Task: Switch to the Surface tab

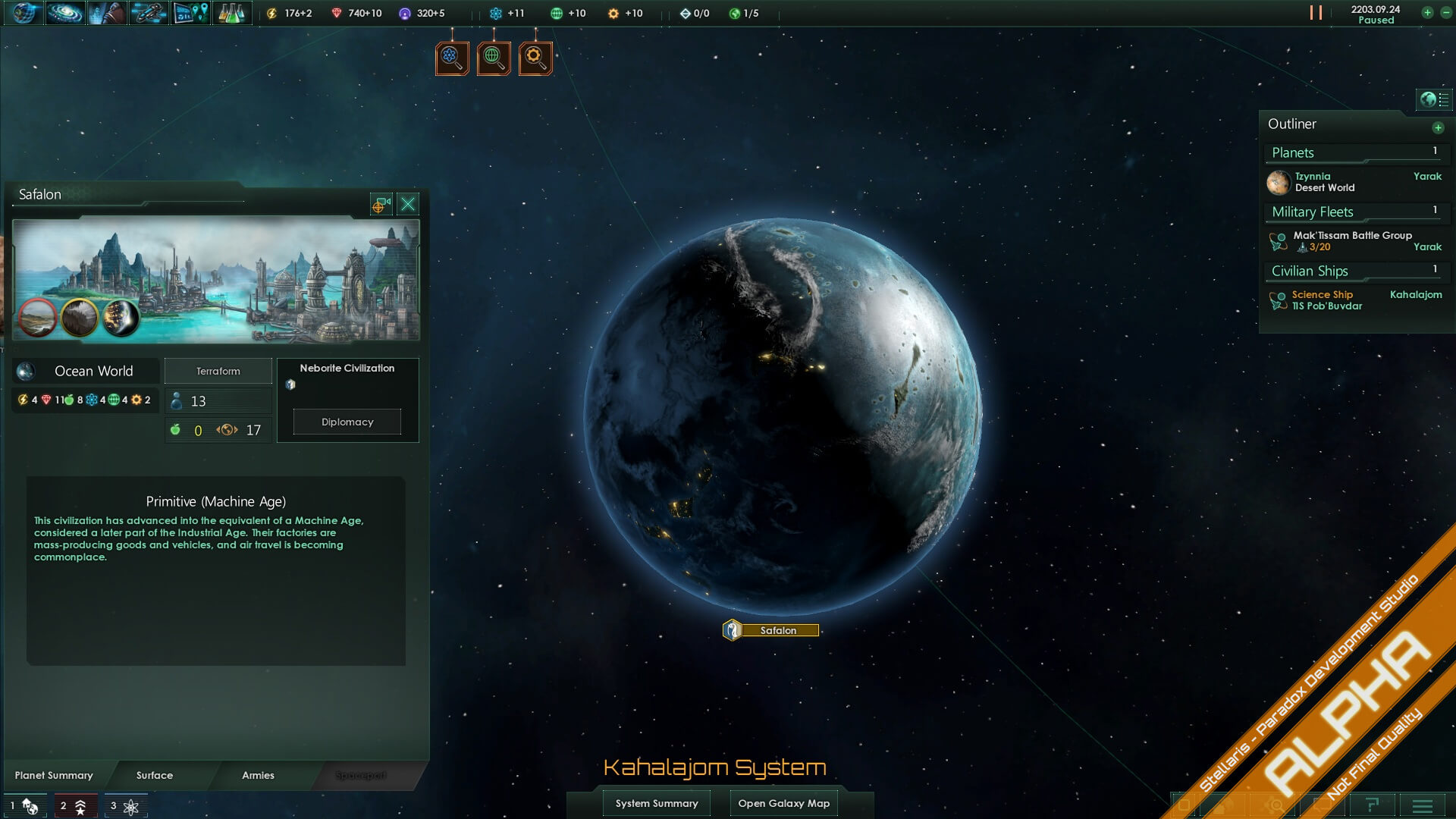Action: [154, 775]
